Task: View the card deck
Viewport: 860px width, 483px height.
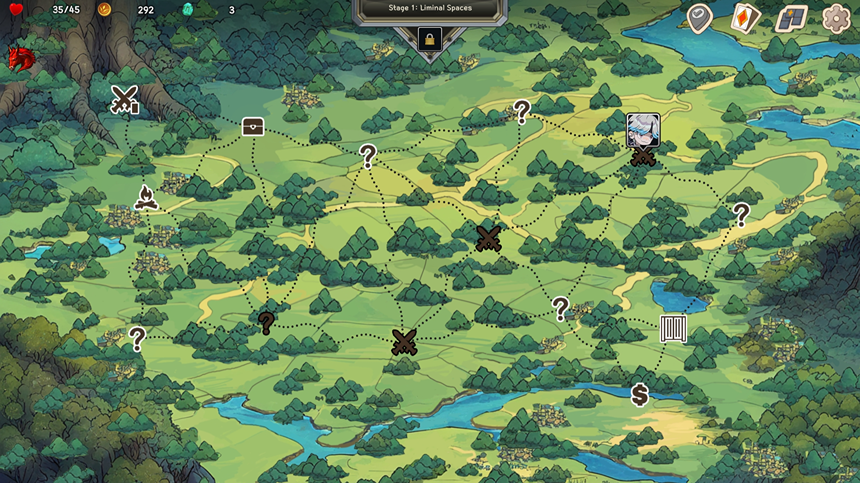Action: 746,18
